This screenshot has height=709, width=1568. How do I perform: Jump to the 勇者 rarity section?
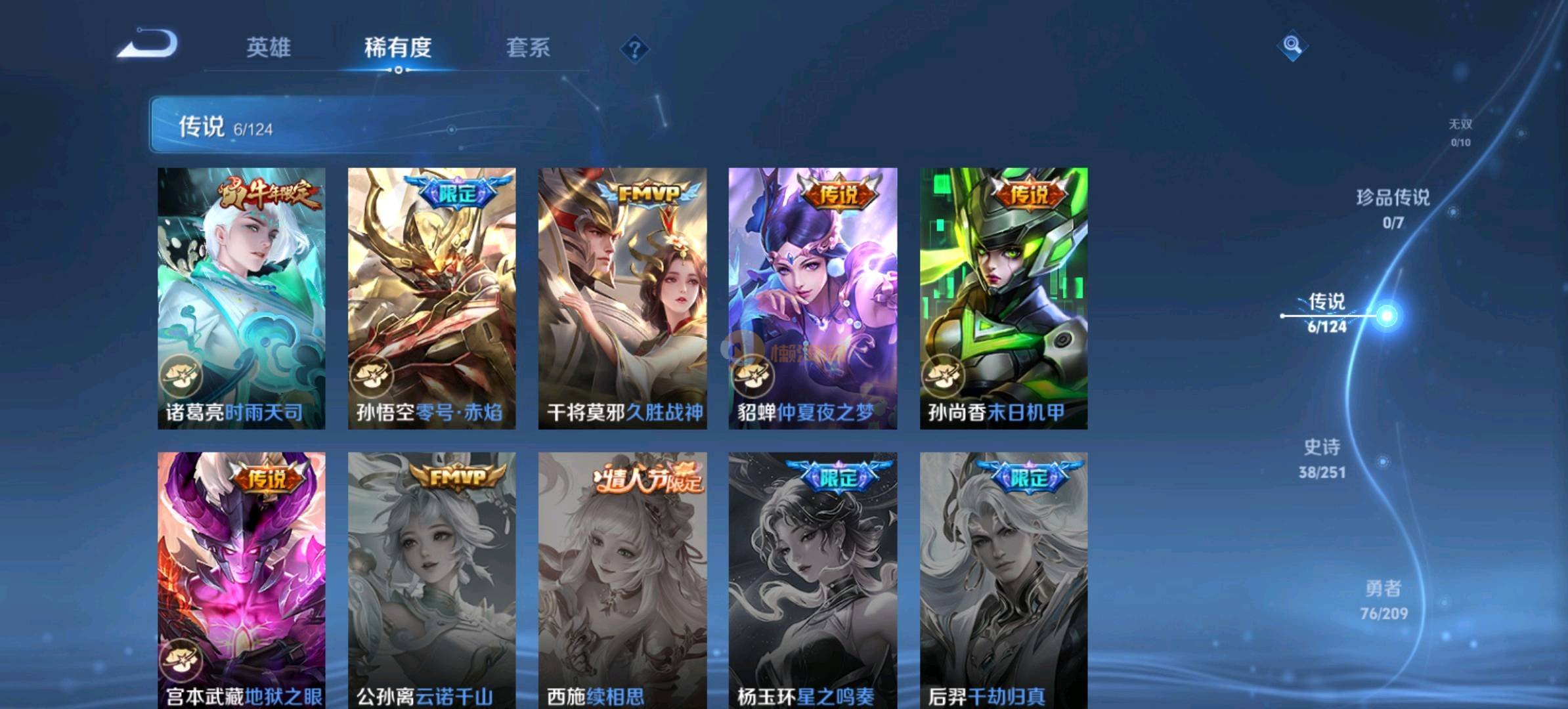pyautogui.click(x=1383, y=599)
